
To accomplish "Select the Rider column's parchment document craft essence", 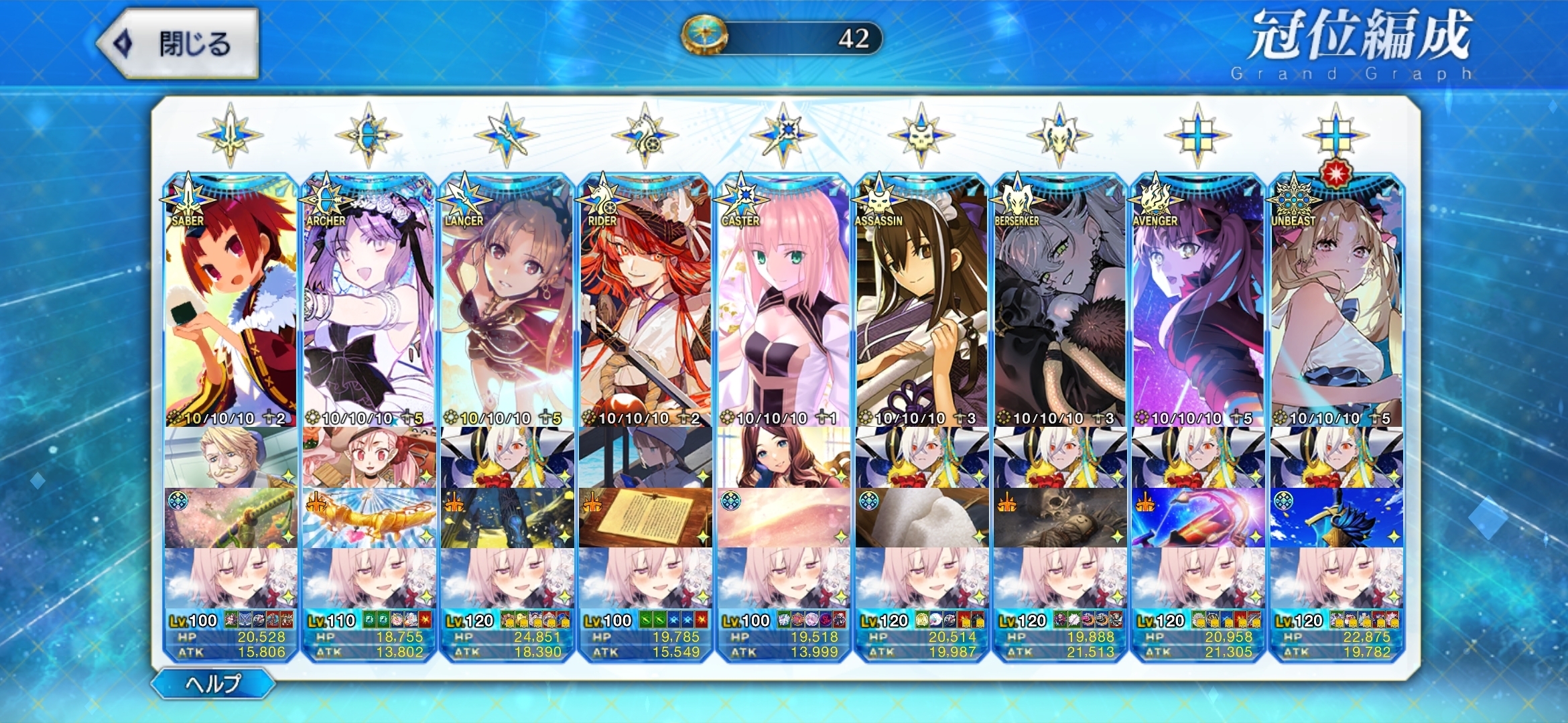I will pos(645,518).
